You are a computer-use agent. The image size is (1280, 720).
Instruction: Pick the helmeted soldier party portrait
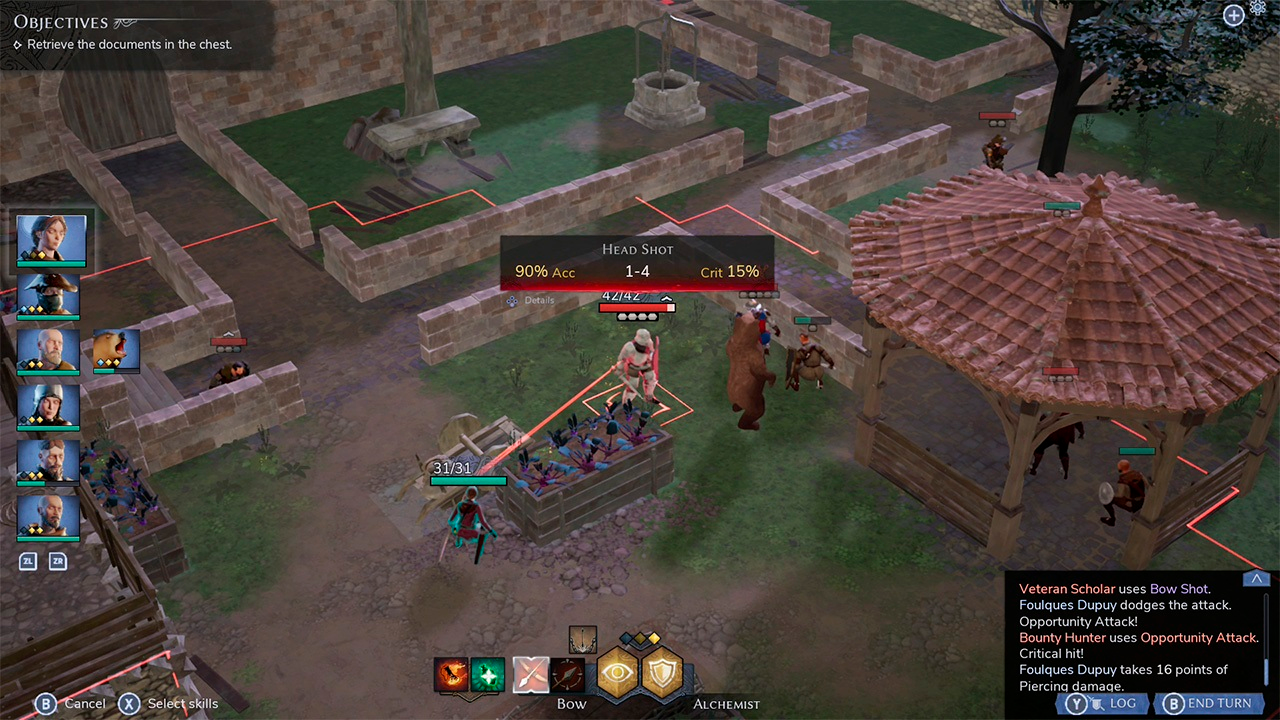pyautogui.click(x=48, y=405)
